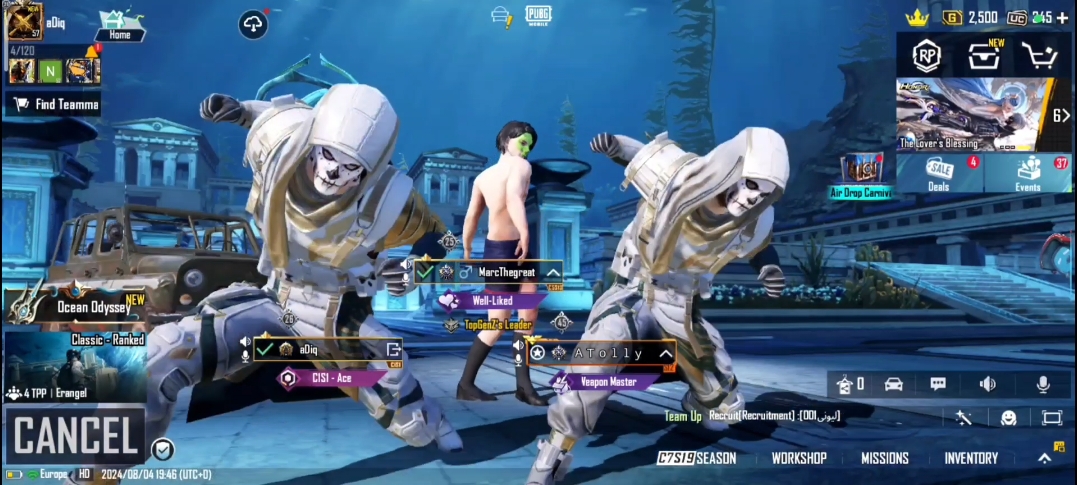Image resolution: width=1077 pixels, height=485 pixels.
Task: Open the Home menu
Action: click(x=120, y=25)
